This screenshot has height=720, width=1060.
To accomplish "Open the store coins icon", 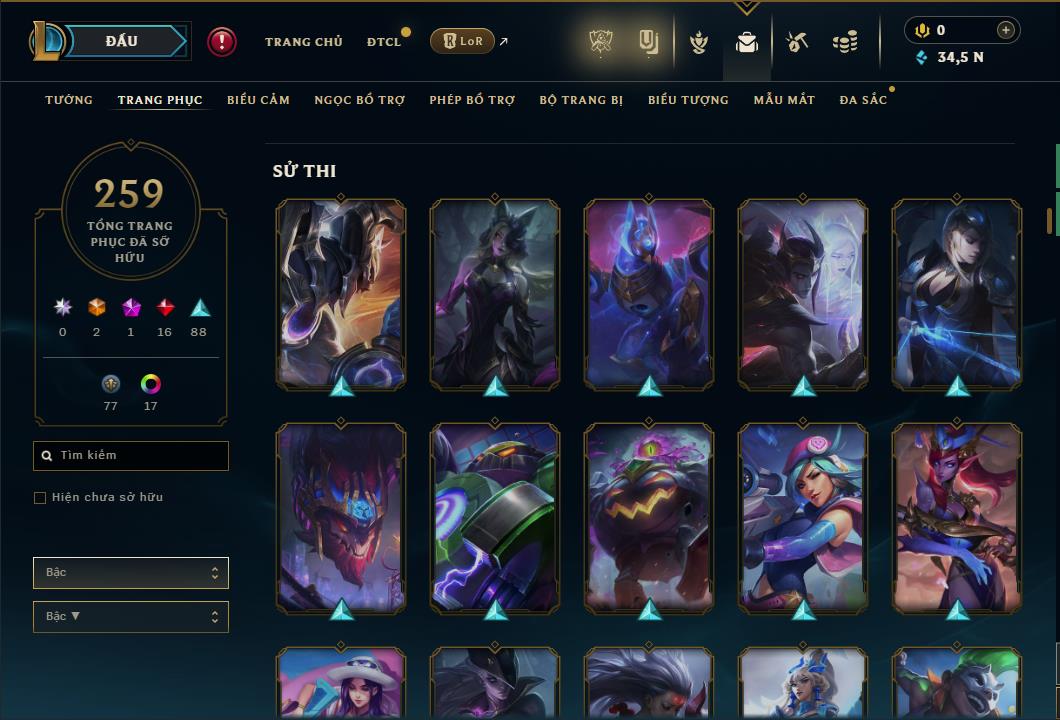I will tap(845, 42).
